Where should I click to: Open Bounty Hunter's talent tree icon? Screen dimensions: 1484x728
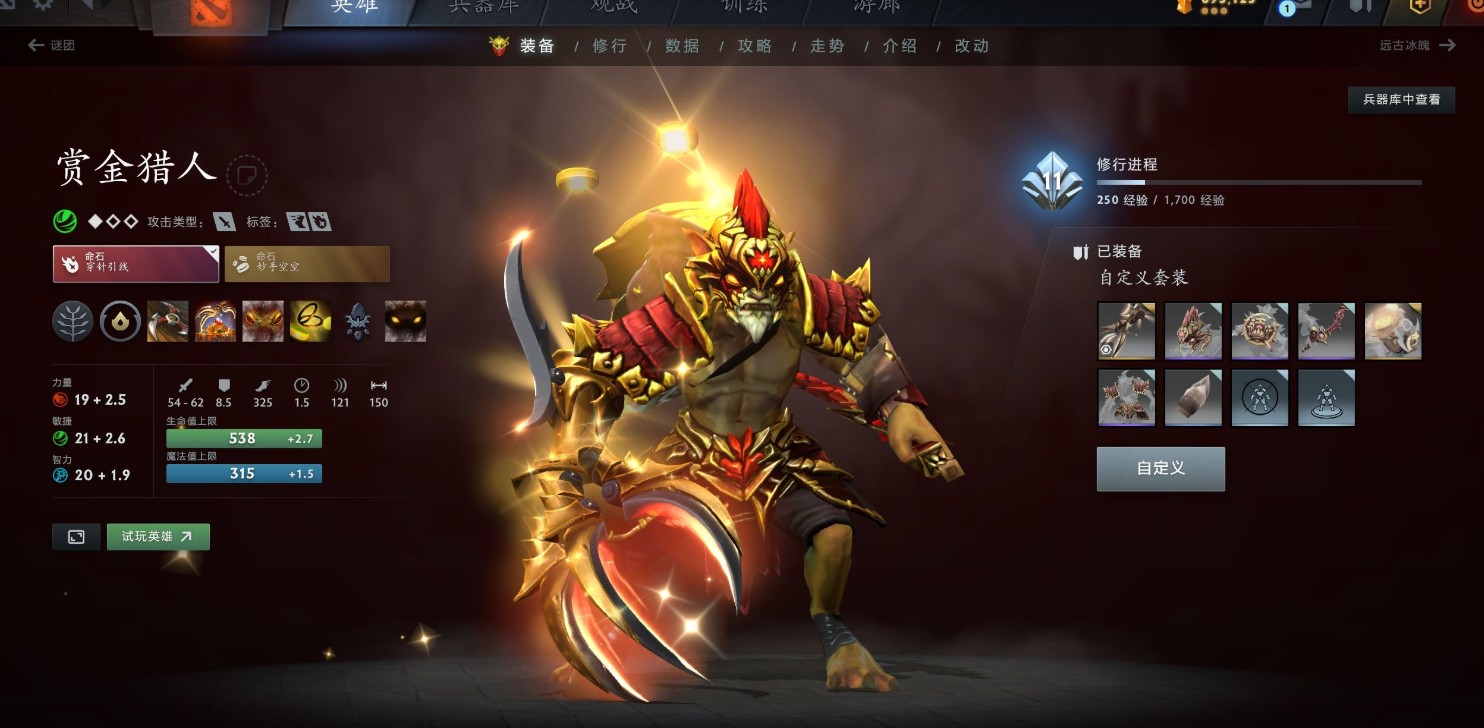click(x=71, y=321)
